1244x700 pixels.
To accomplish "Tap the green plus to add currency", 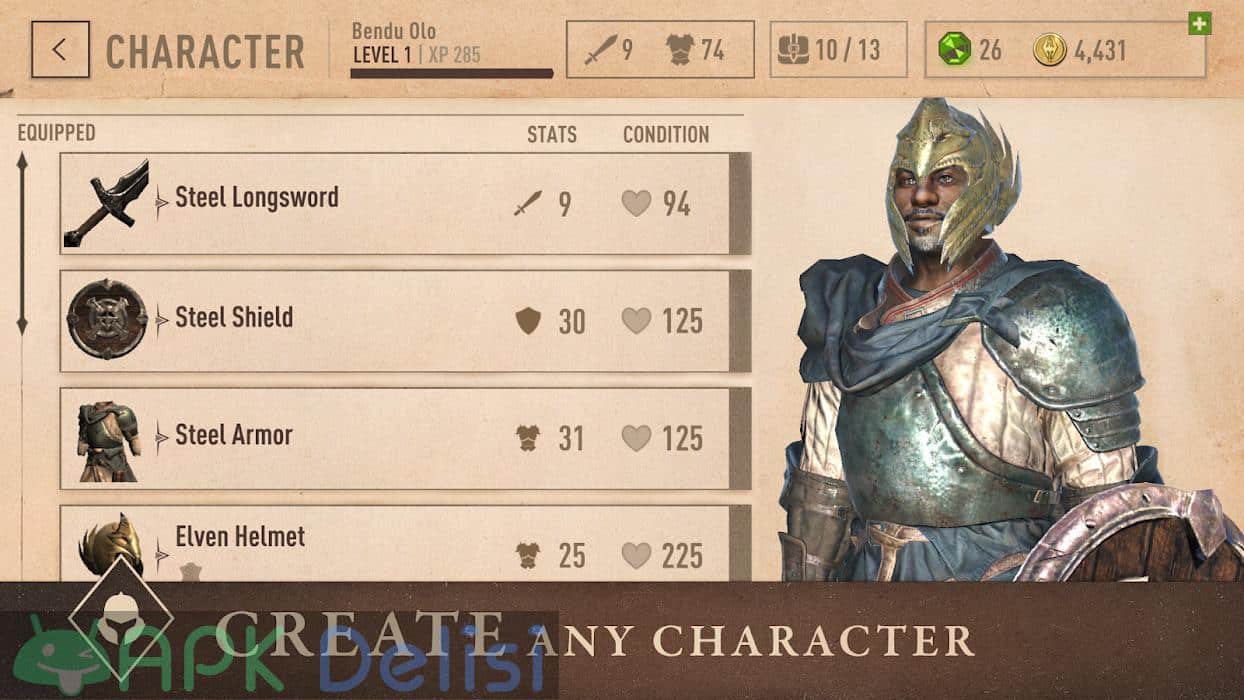I will point(1199,23).
